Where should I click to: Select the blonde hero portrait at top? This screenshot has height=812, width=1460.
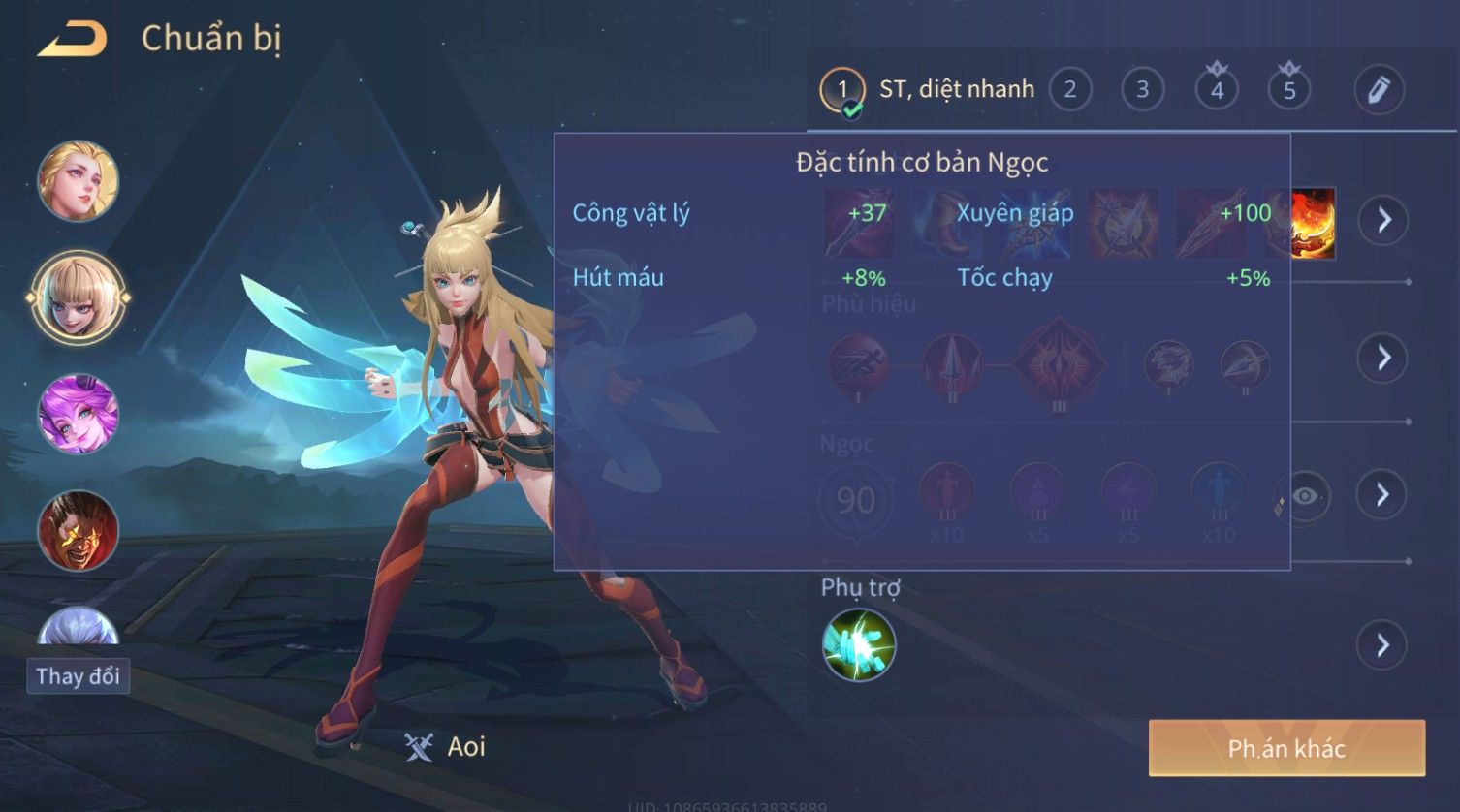pos(78,182)
